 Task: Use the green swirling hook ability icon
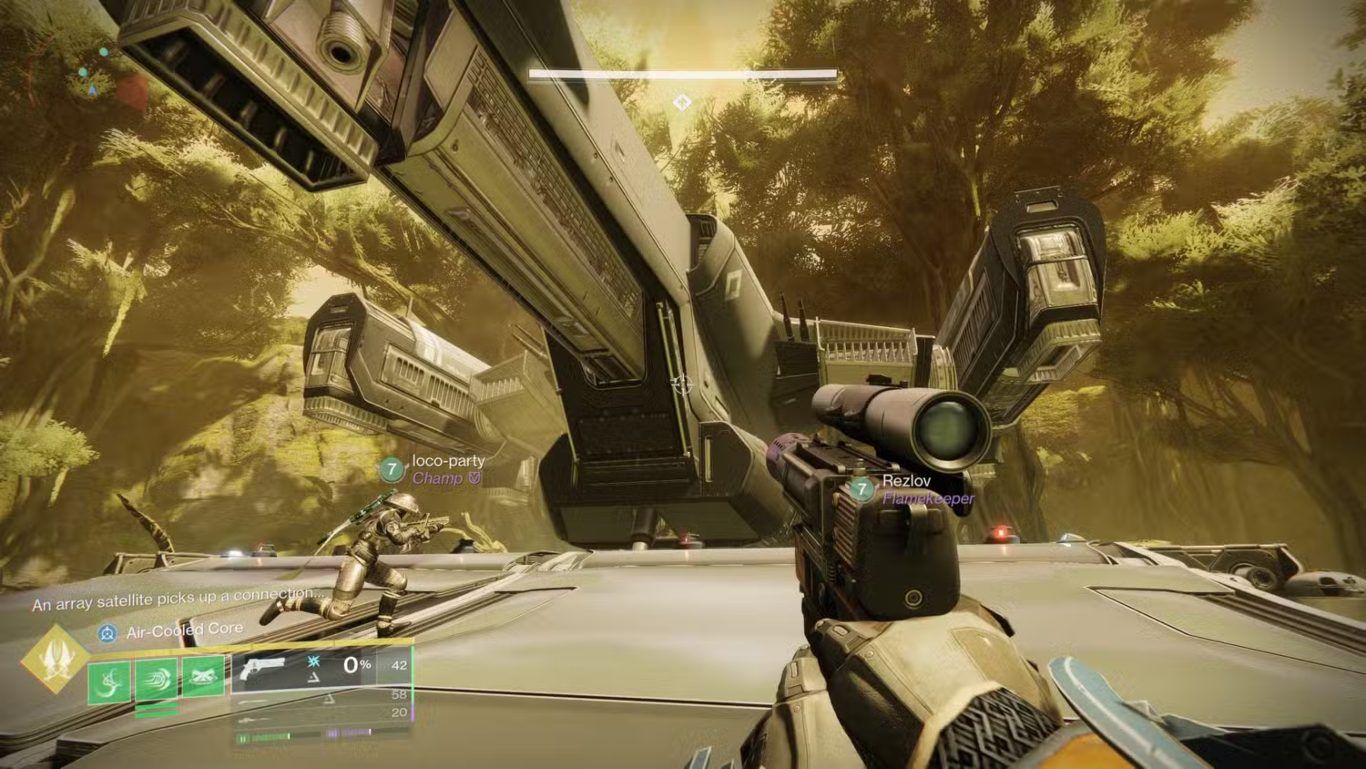pos(109,681)
